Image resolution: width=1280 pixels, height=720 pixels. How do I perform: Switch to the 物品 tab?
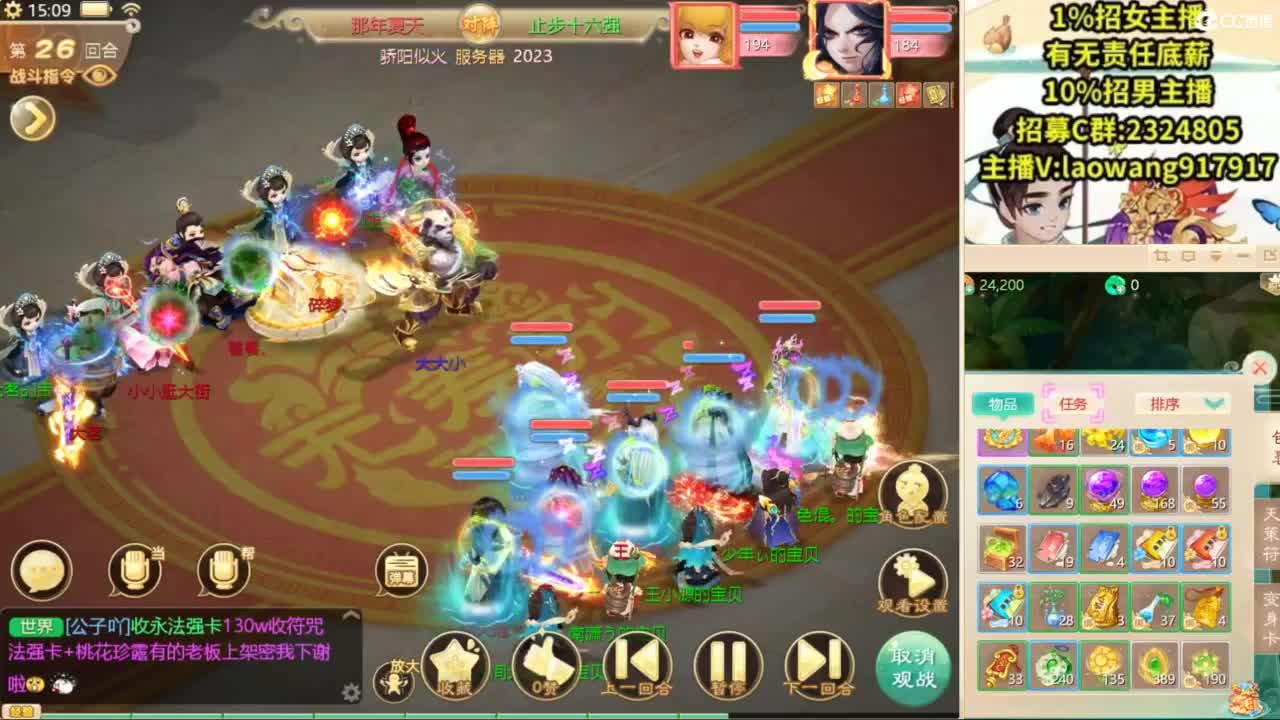pyautogui.click(x=1004, y=403)
